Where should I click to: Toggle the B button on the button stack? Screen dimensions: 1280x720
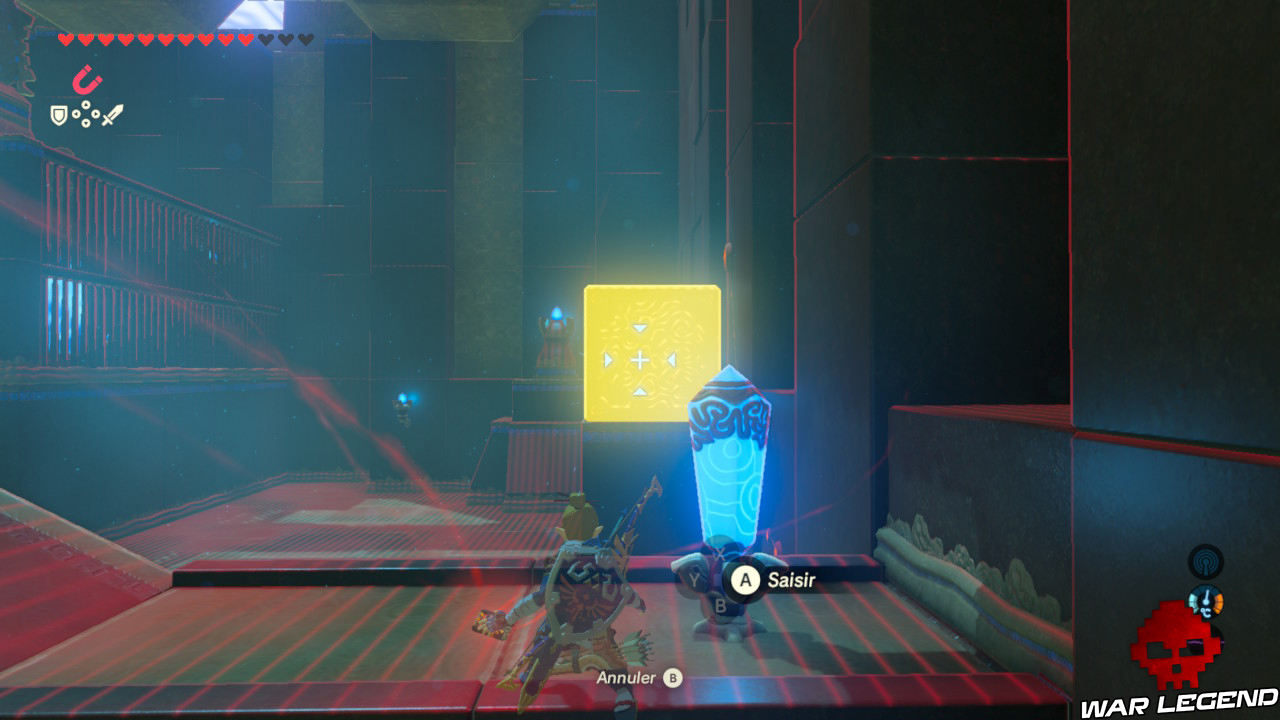coord(720,605)
